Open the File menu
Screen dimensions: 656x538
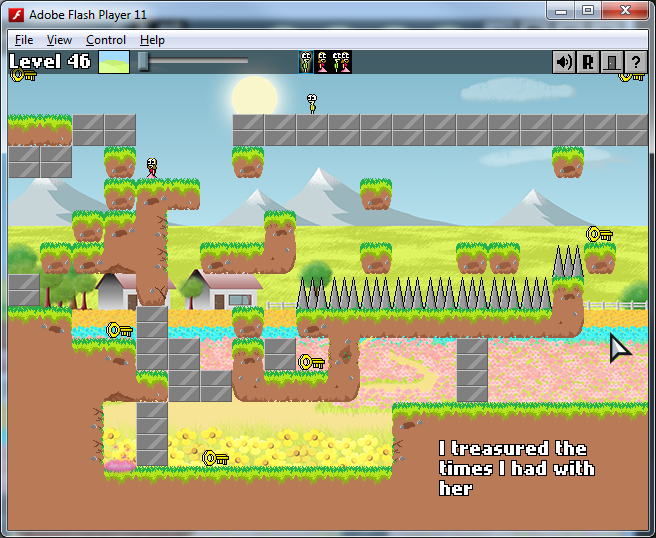tap(24, 40)
